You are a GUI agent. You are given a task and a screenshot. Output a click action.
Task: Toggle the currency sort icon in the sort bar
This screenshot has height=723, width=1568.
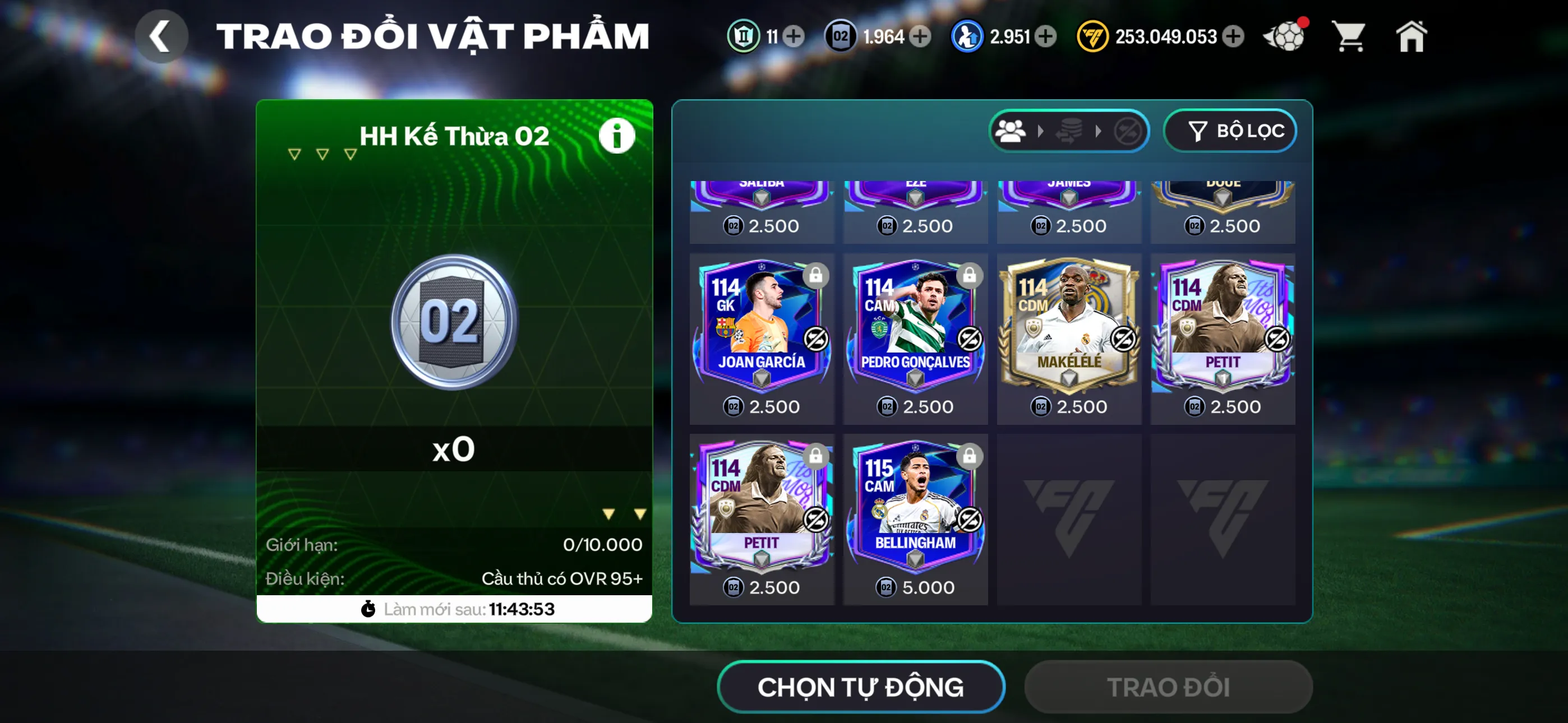[1068, 129]
